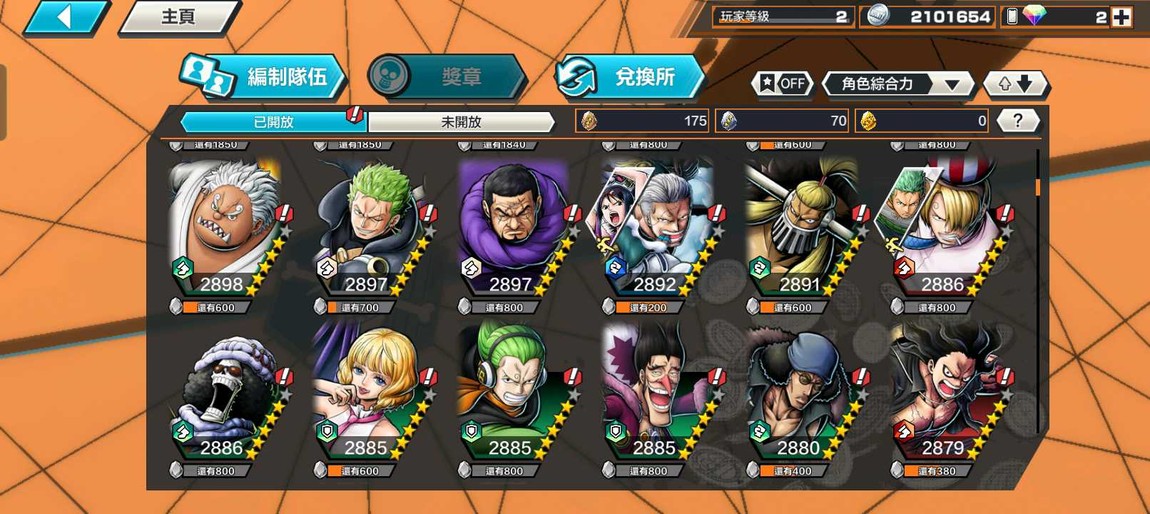Open the 兌換所 exchange shop
The width and height of the screenshot is (1150, 514).
[x=631, y=77]
